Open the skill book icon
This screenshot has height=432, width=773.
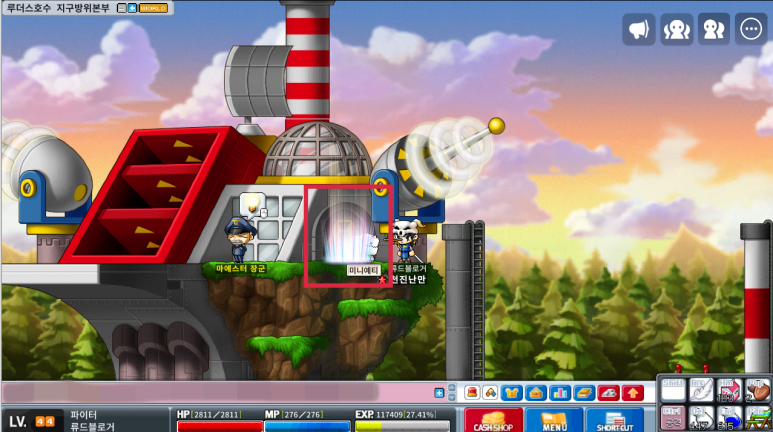click(583, 392)
